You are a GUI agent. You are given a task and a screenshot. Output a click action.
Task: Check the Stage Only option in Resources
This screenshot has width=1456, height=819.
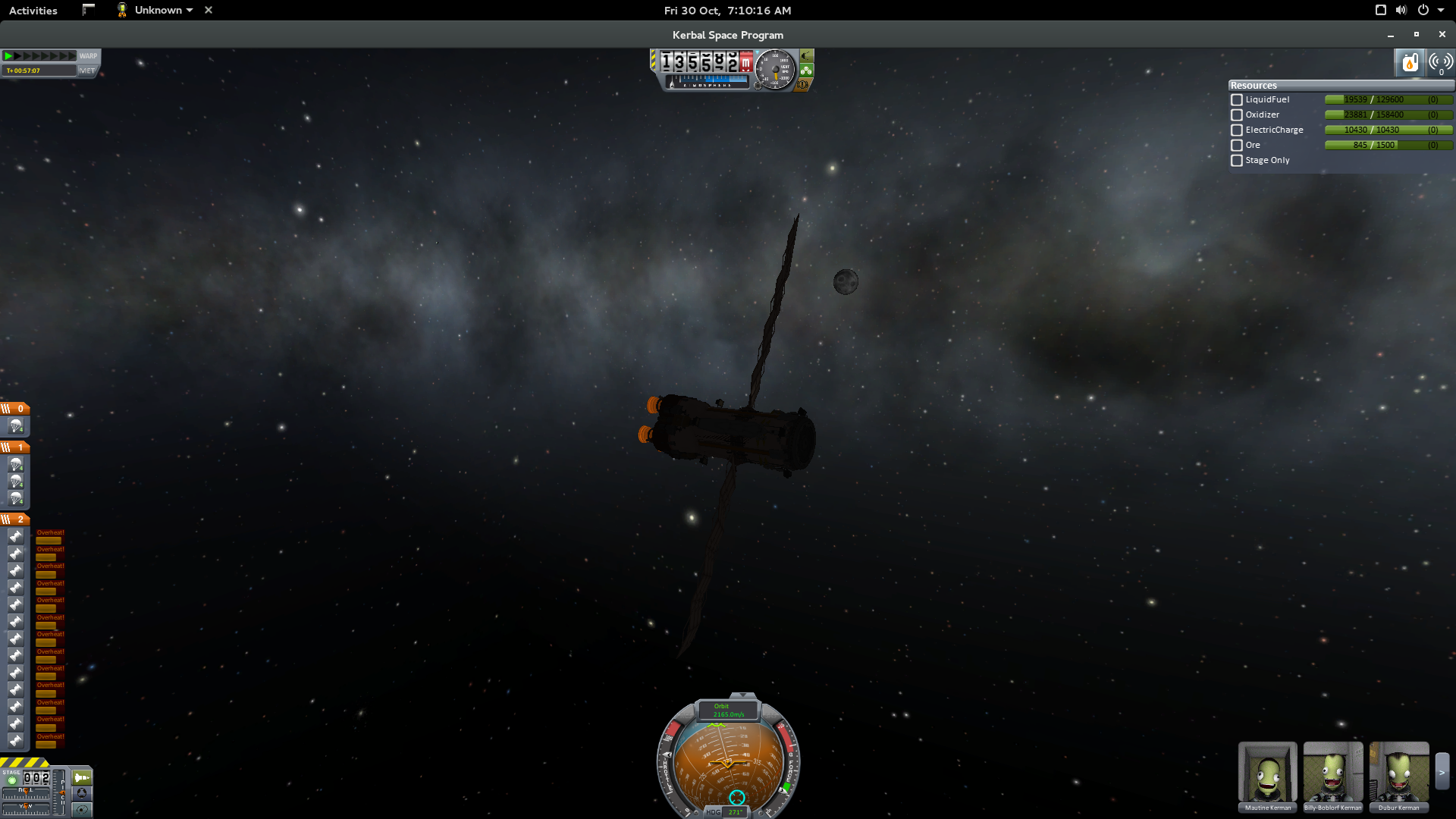(x=1236, y=160)
